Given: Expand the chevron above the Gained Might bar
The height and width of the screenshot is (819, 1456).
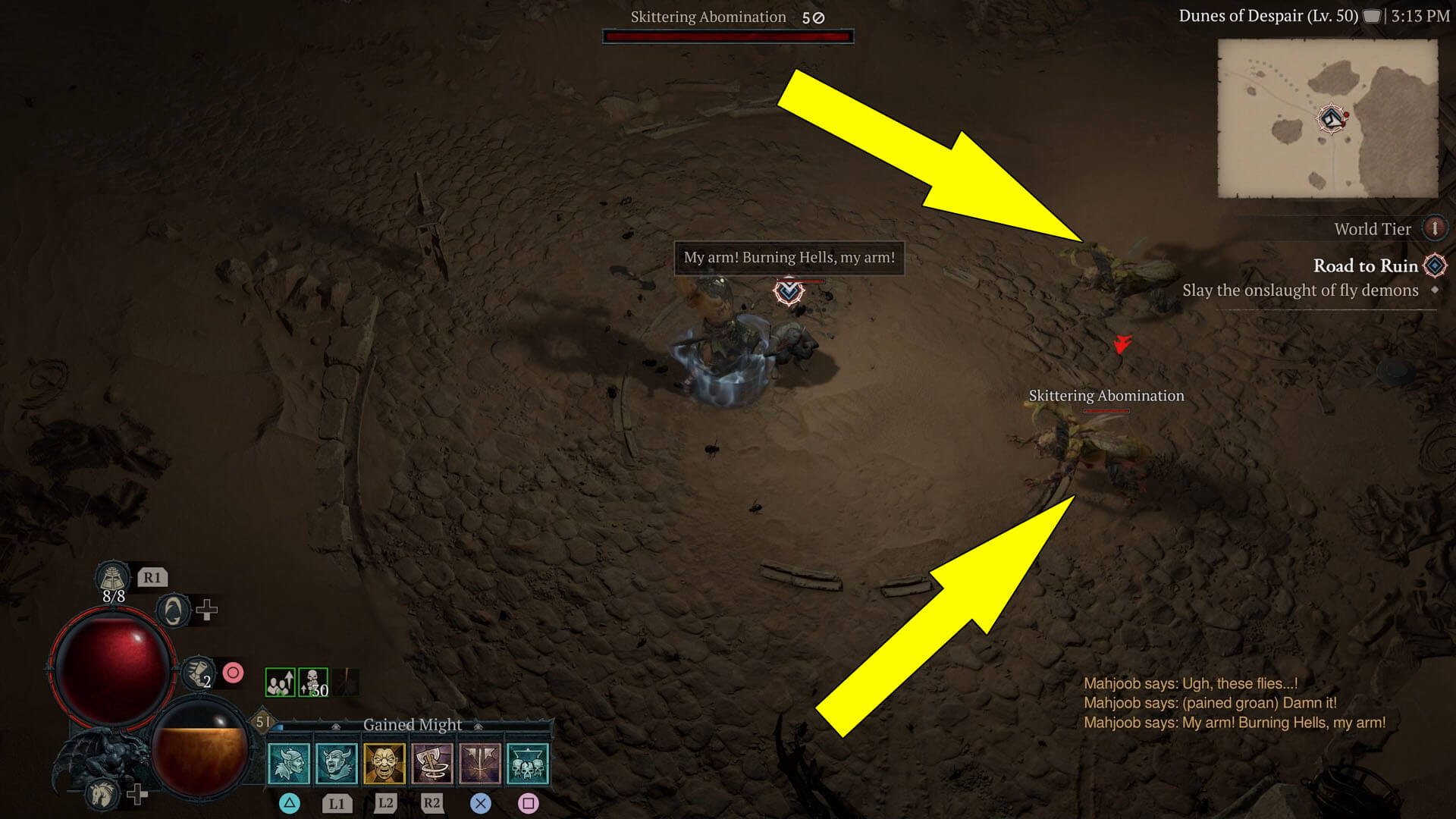Looking at the screenshot, I should tap(337, 726).
